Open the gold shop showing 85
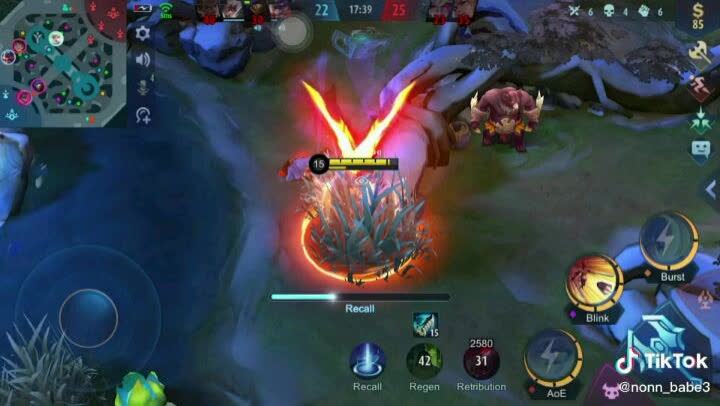720x406 pixels. click(x=698, y=17)
